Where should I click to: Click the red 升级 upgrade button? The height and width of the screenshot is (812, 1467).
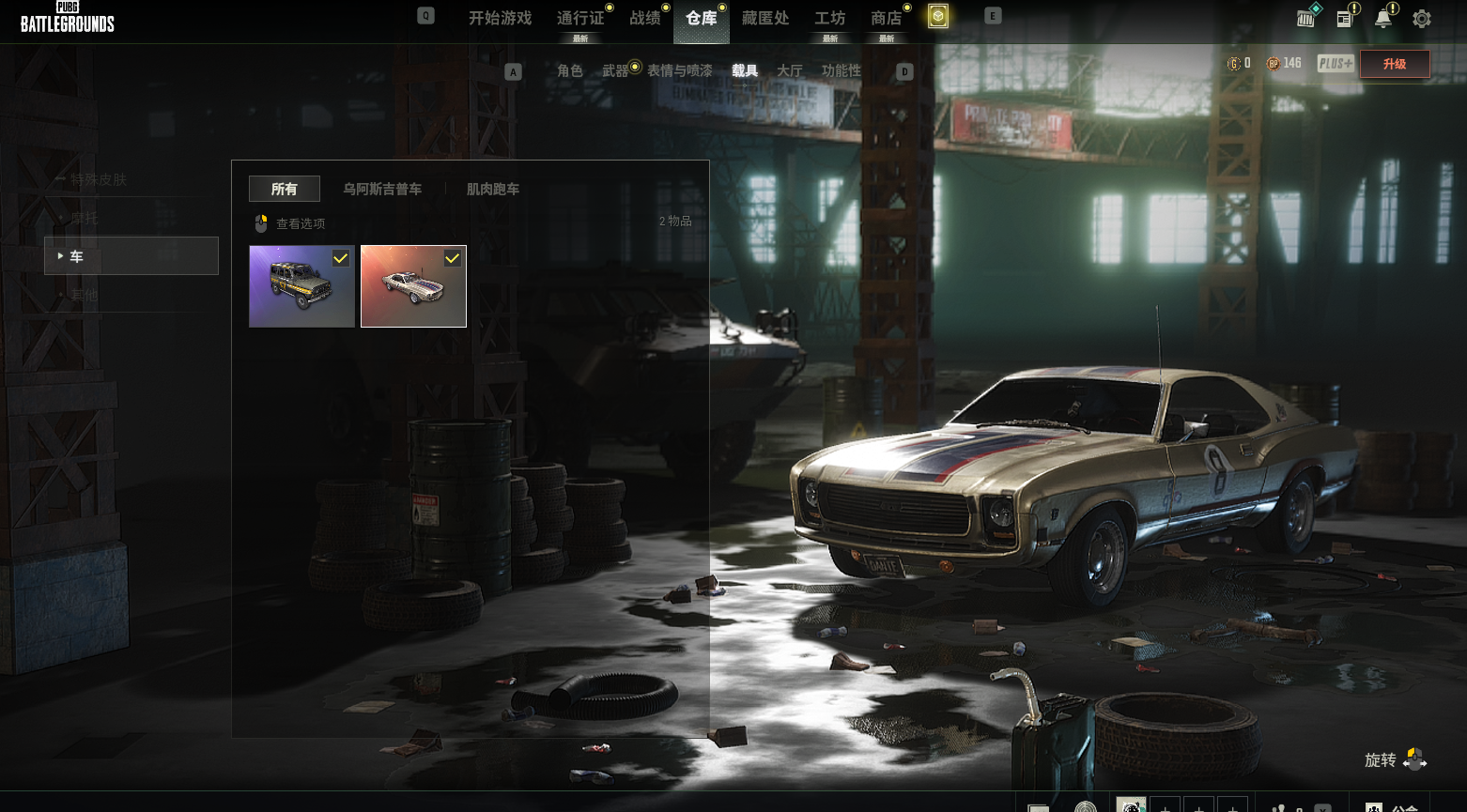[1395, 64]
